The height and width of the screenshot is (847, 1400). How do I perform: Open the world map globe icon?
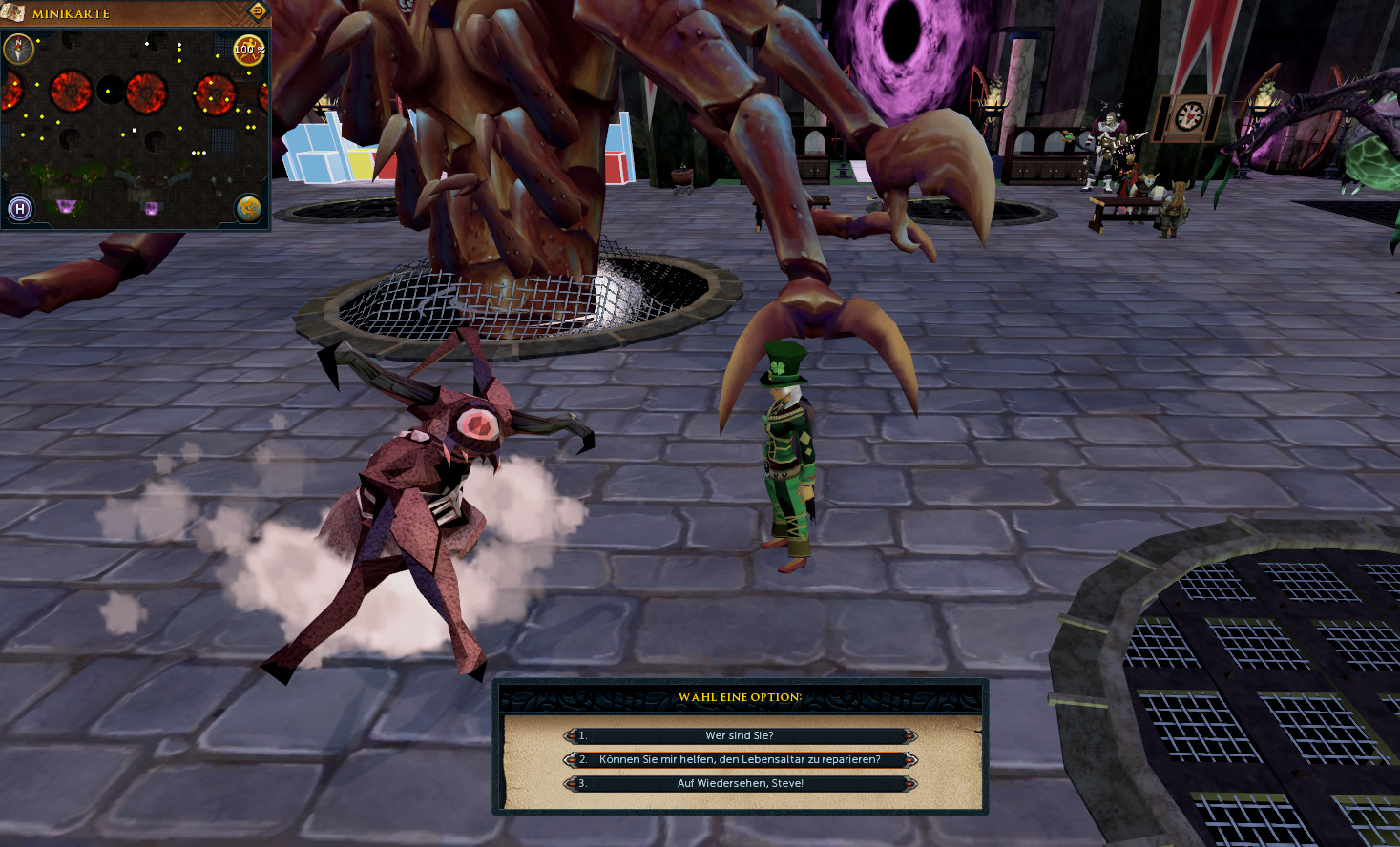(248, 208)
